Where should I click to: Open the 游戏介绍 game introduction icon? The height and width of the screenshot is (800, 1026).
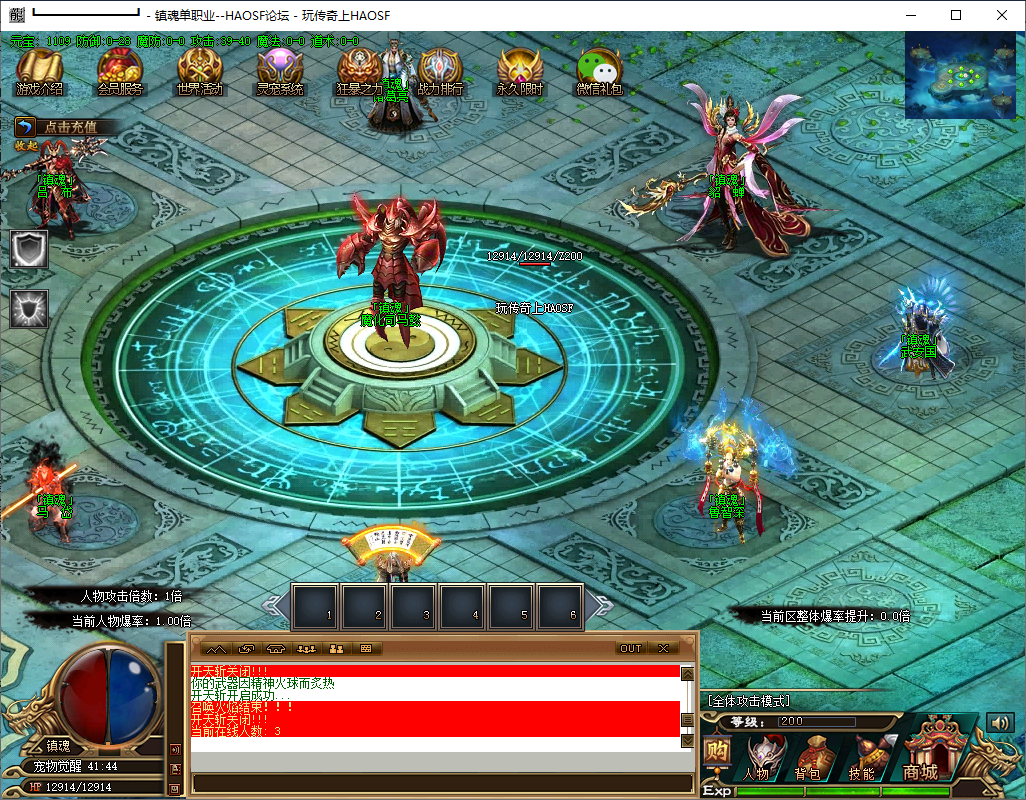pyautogui.click(x=40, y=72)
